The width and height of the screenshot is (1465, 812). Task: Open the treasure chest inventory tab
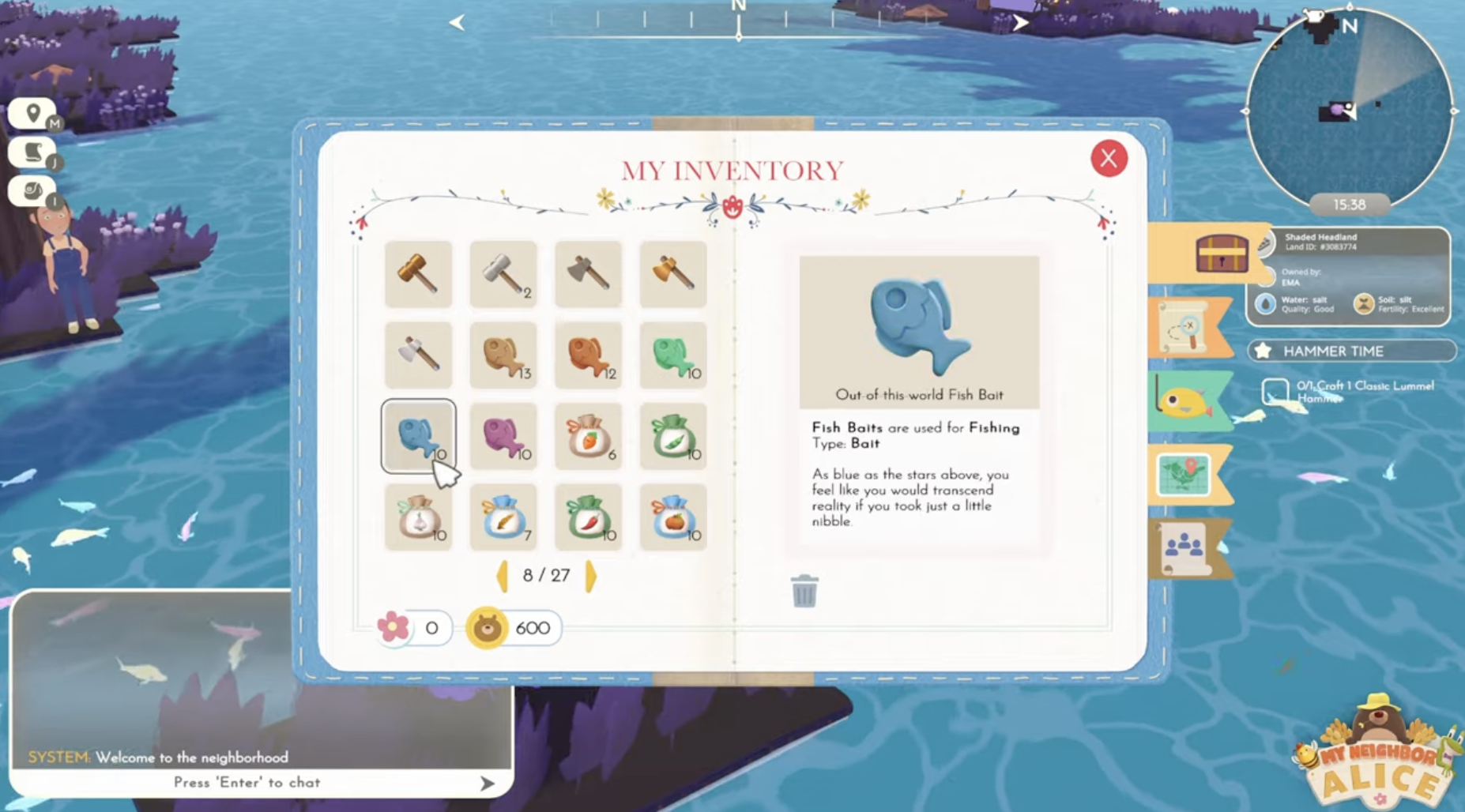coord(1221,253)
